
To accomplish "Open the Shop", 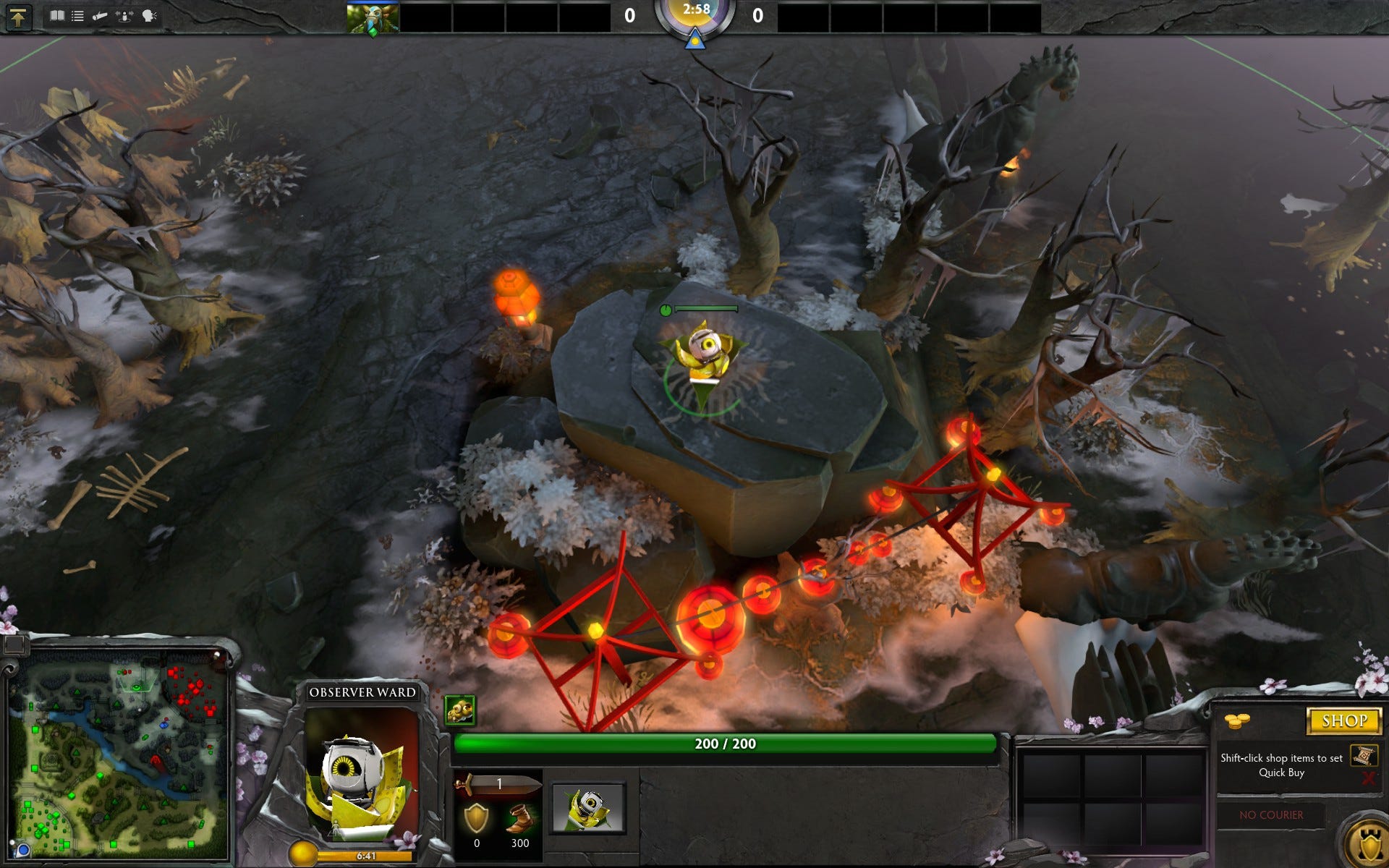I will (1344, 720).
